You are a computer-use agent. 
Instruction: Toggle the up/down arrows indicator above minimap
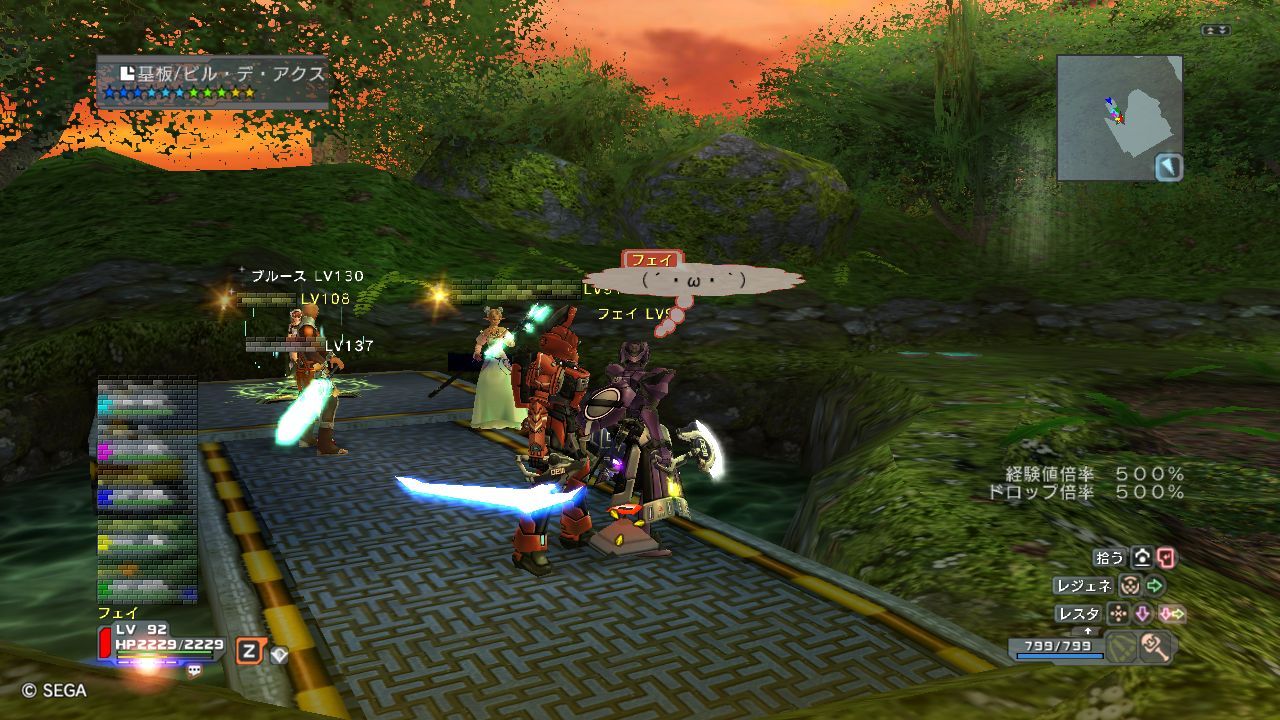pos(1216,31)
